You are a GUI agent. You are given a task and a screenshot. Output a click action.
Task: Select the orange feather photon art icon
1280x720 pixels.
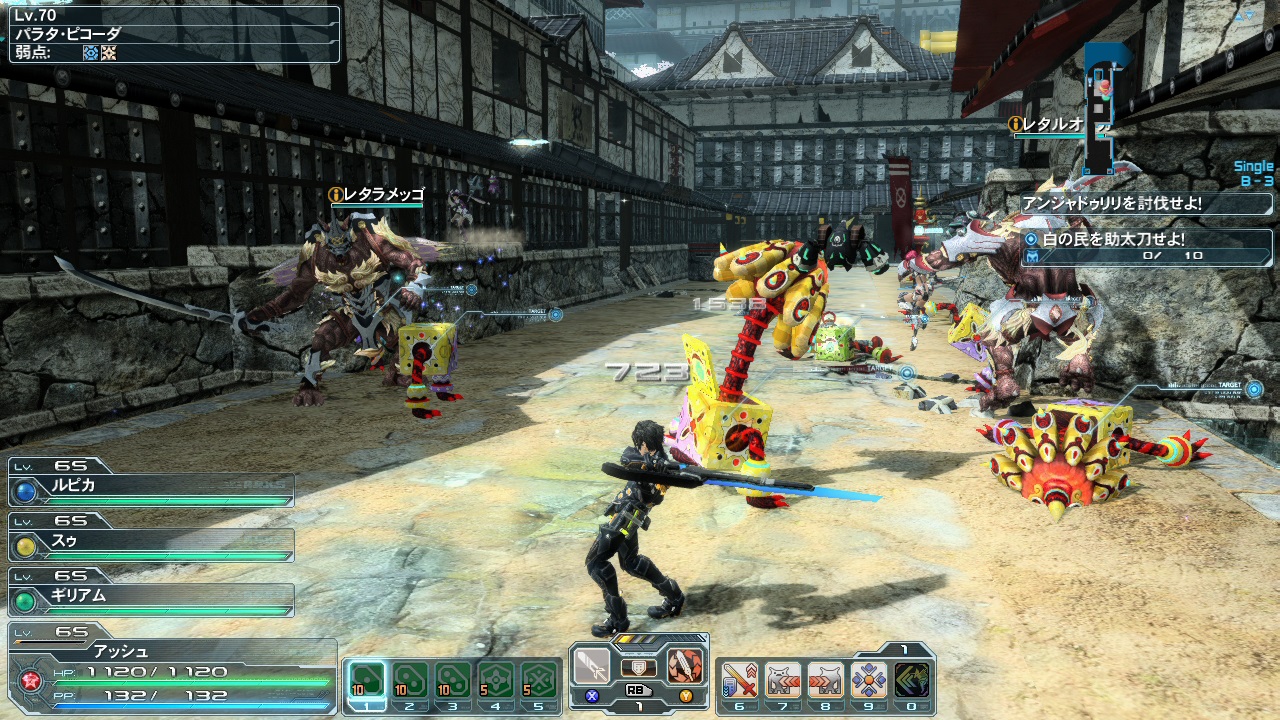tap(685, 666)
